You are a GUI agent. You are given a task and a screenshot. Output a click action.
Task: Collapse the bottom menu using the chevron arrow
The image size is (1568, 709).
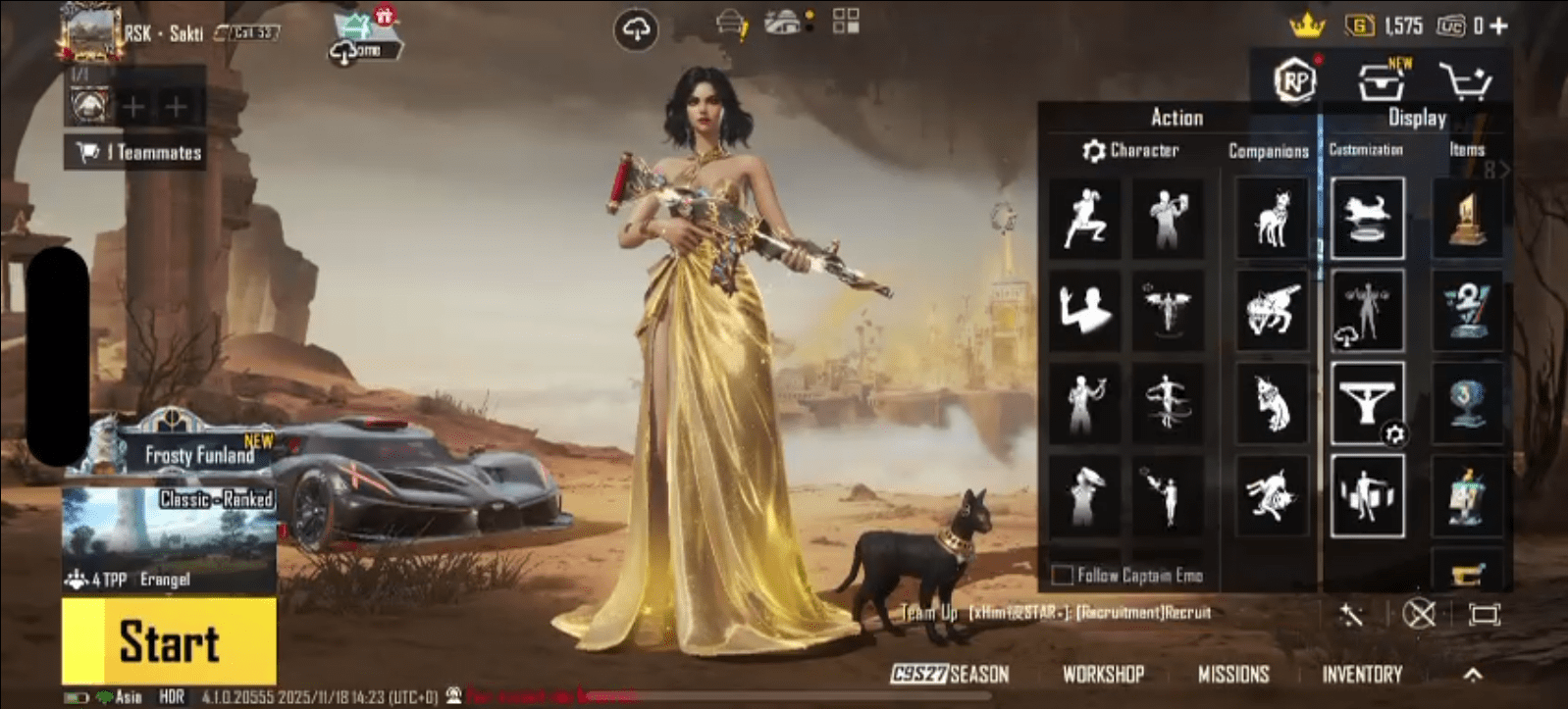coord(1476,675)
